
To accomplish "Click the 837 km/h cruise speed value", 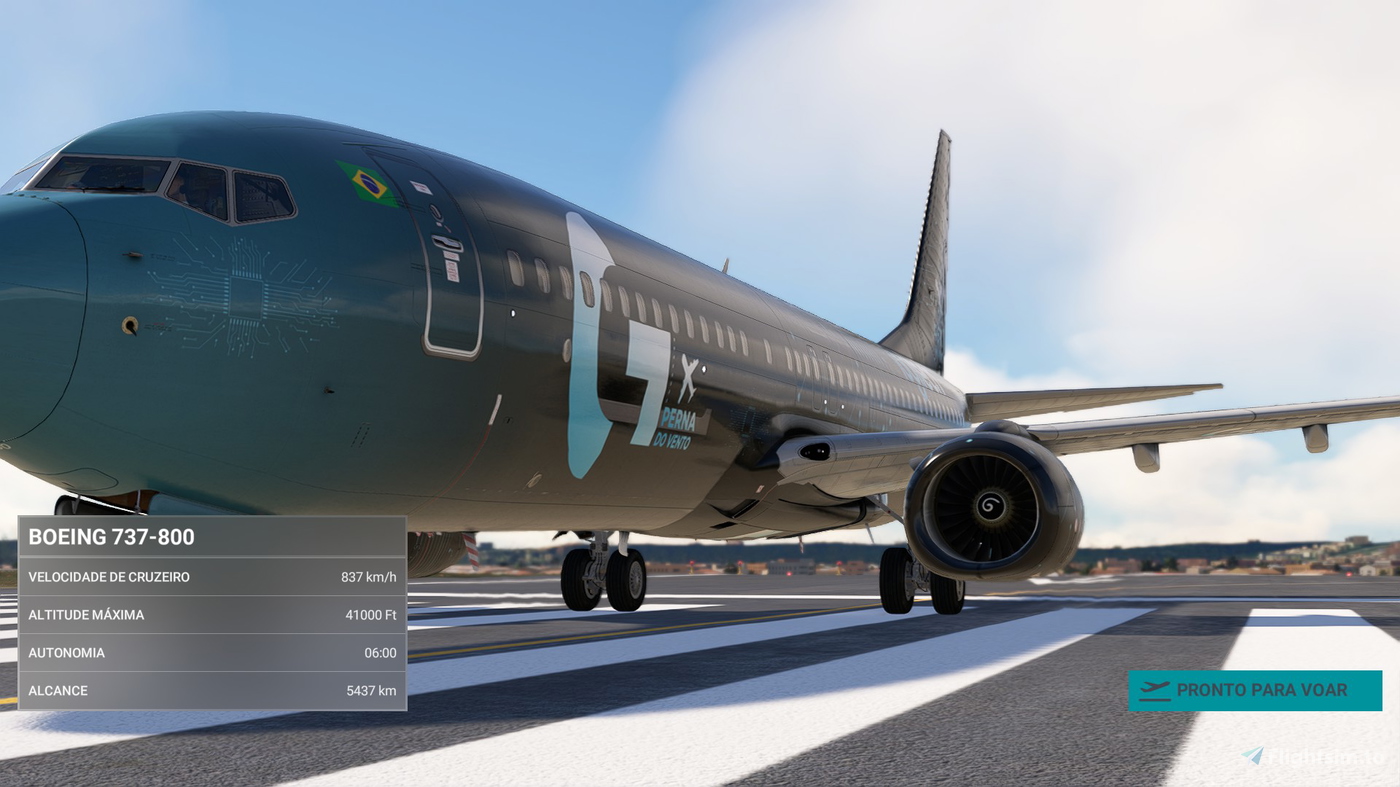I will click(369, 577).
